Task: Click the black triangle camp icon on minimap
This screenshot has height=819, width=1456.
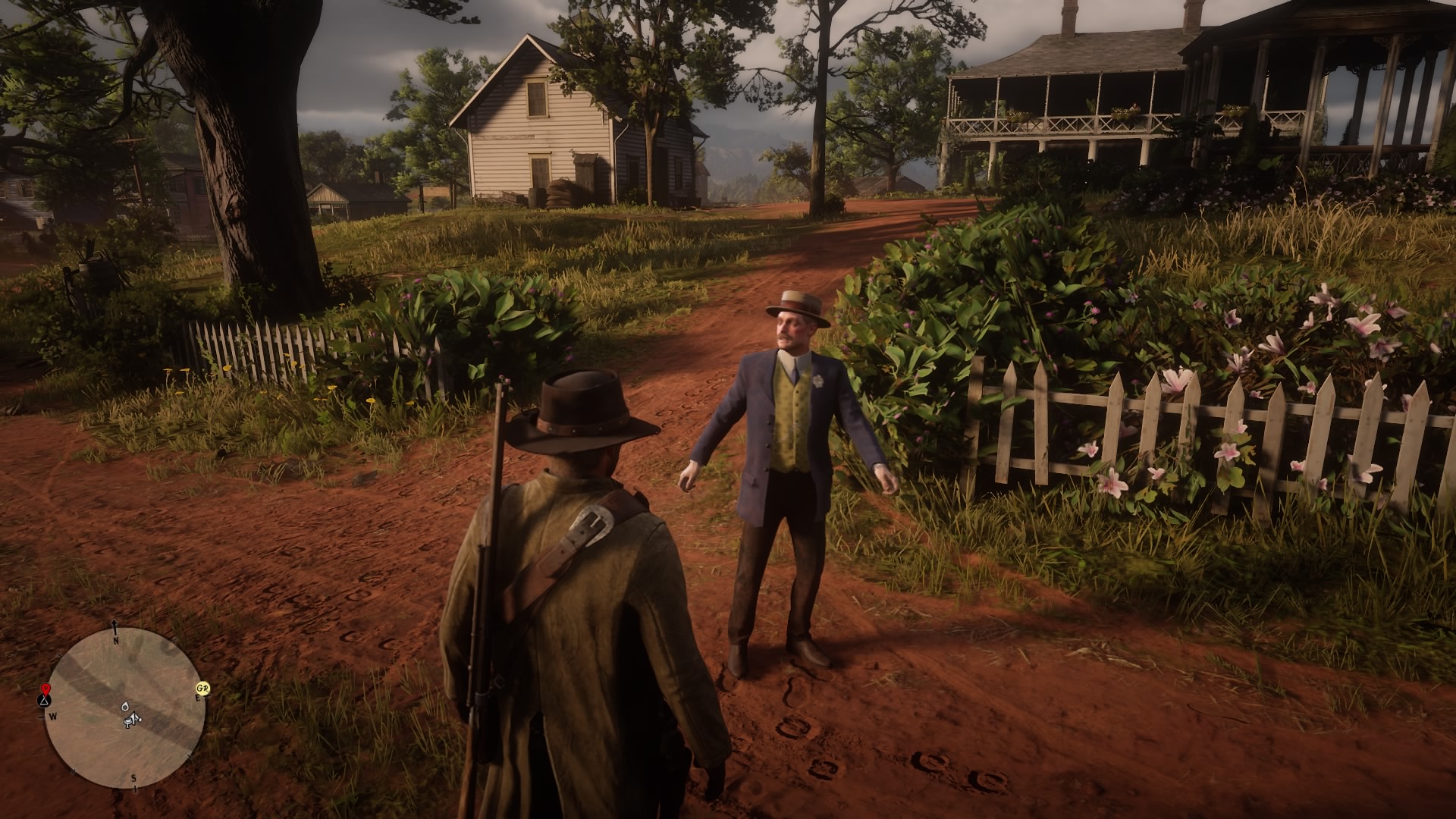Action: click(44, 702)
